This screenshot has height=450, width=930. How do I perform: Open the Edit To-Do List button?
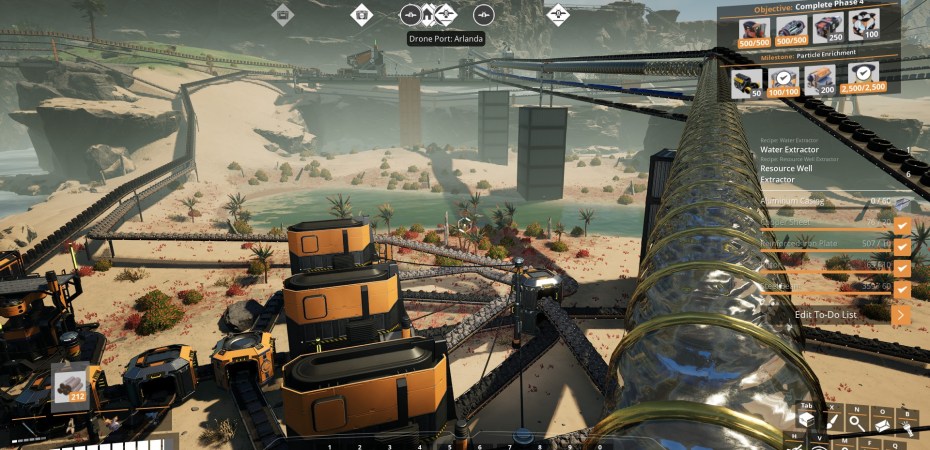tap(850, 314)
